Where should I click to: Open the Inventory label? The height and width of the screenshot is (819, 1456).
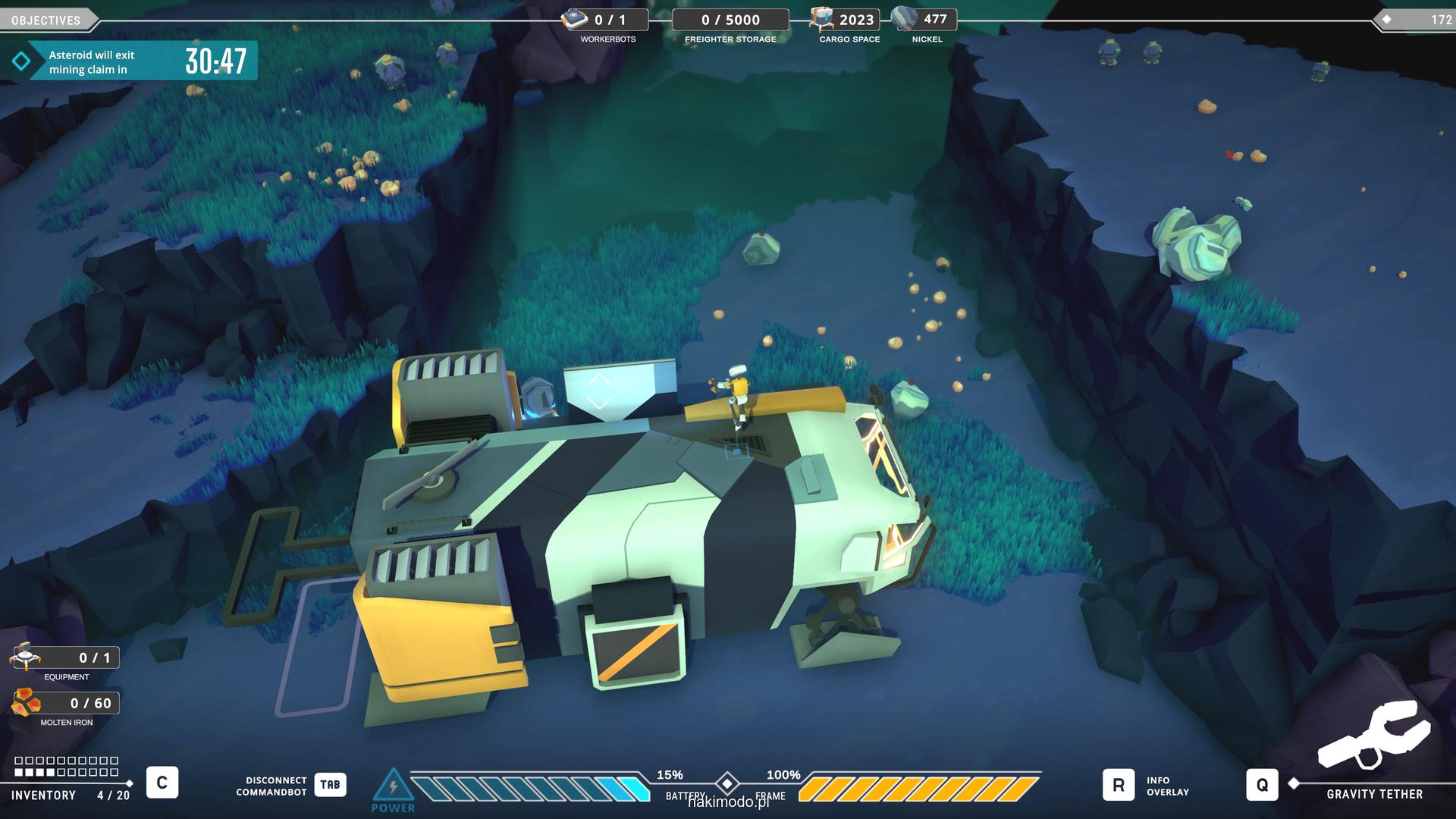point(43,795)
